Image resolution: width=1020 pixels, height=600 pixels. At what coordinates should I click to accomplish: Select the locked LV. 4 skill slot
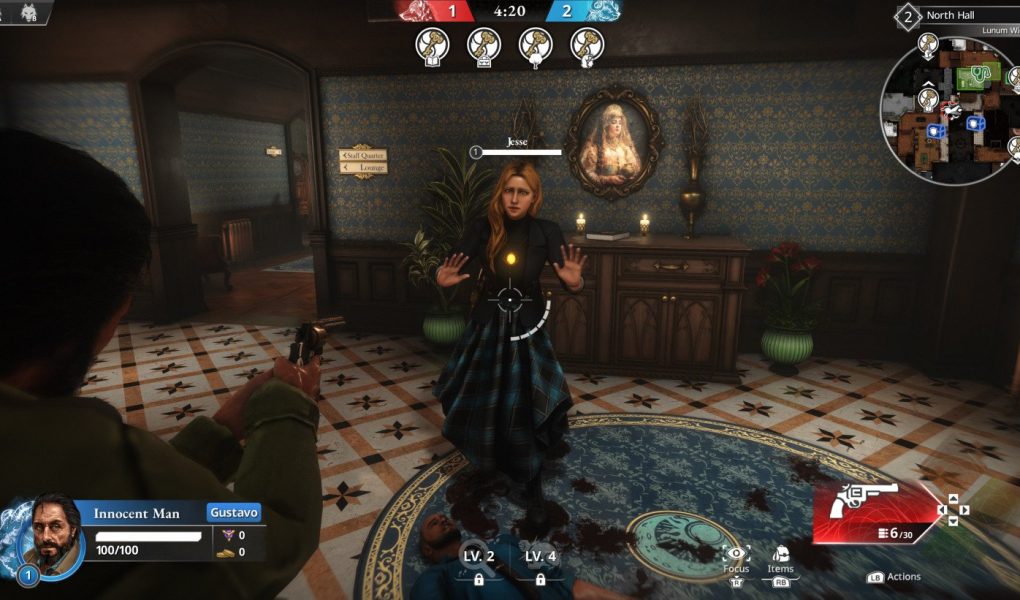coord(540,566)
